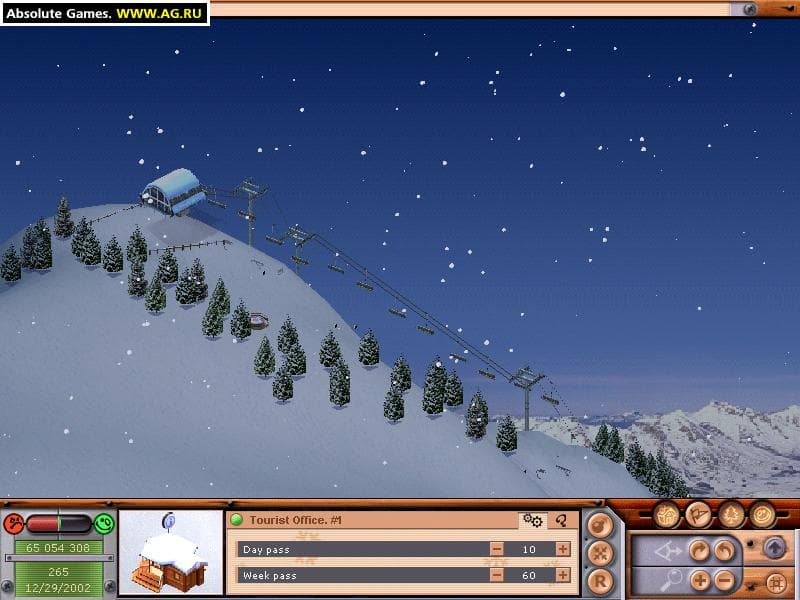
Task: Decrease the Day pass price
Action: pyautogui.click(x=497, y=549)
